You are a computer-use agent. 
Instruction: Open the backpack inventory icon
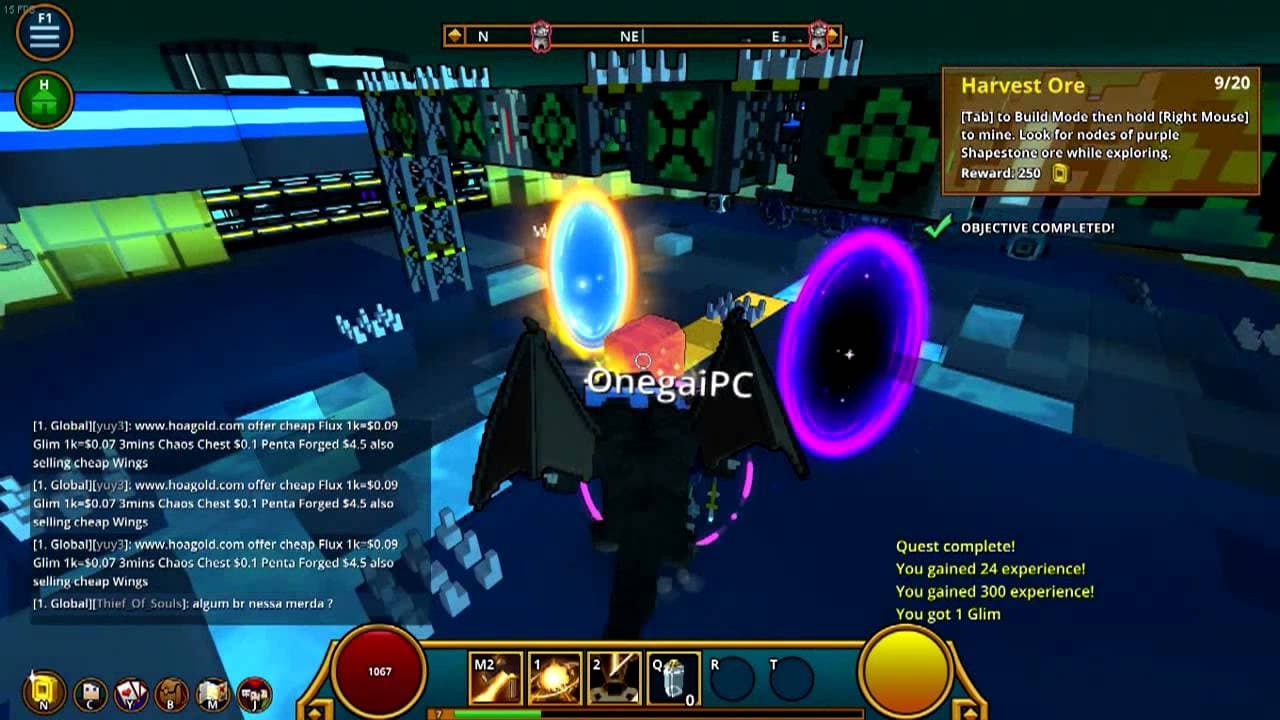(171, 692)
